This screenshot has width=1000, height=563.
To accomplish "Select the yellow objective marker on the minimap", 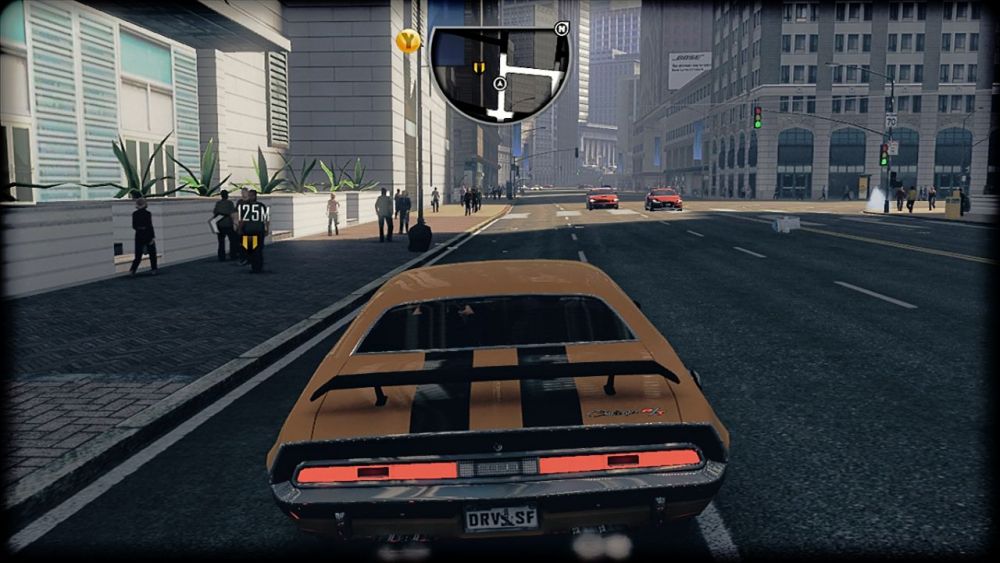I will coord(479,67).
